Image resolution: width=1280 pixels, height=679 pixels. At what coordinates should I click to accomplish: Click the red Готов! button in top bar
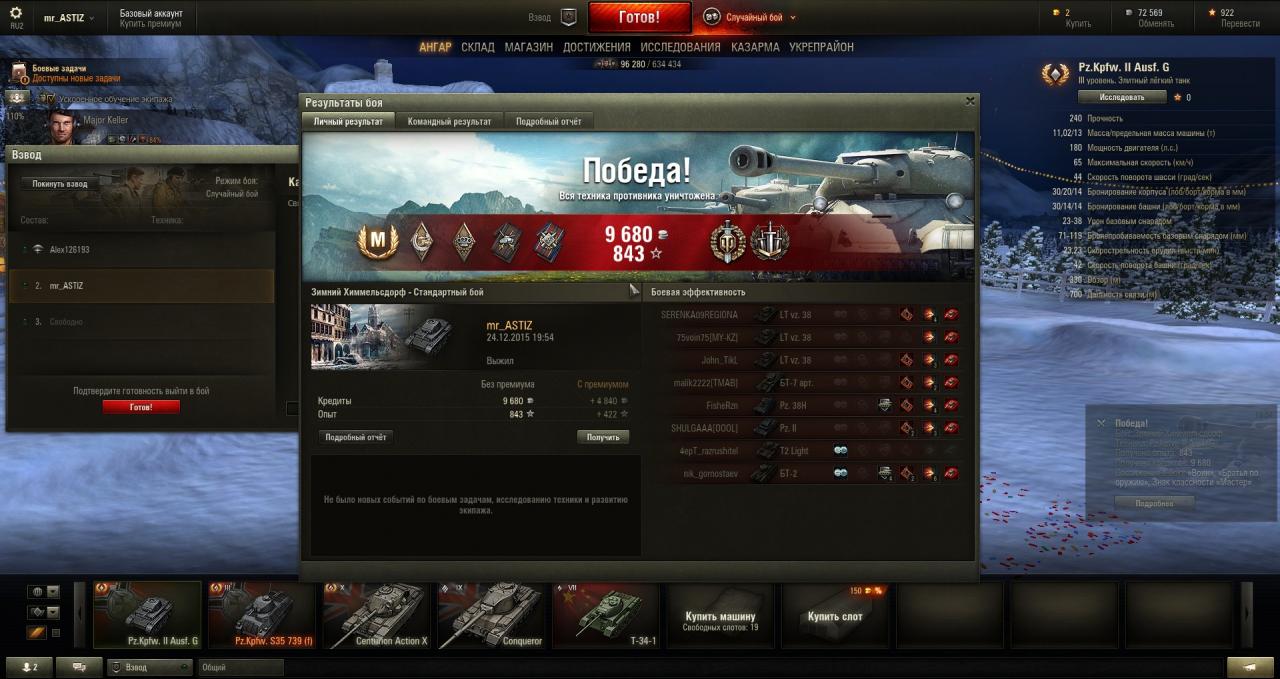639,17
